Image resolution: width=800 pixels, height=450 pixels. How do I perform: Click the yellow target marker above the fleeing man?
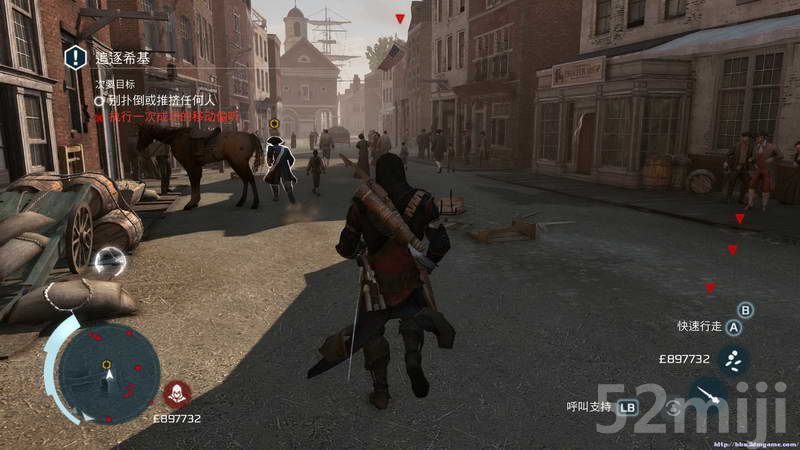[x=275, y=124]
